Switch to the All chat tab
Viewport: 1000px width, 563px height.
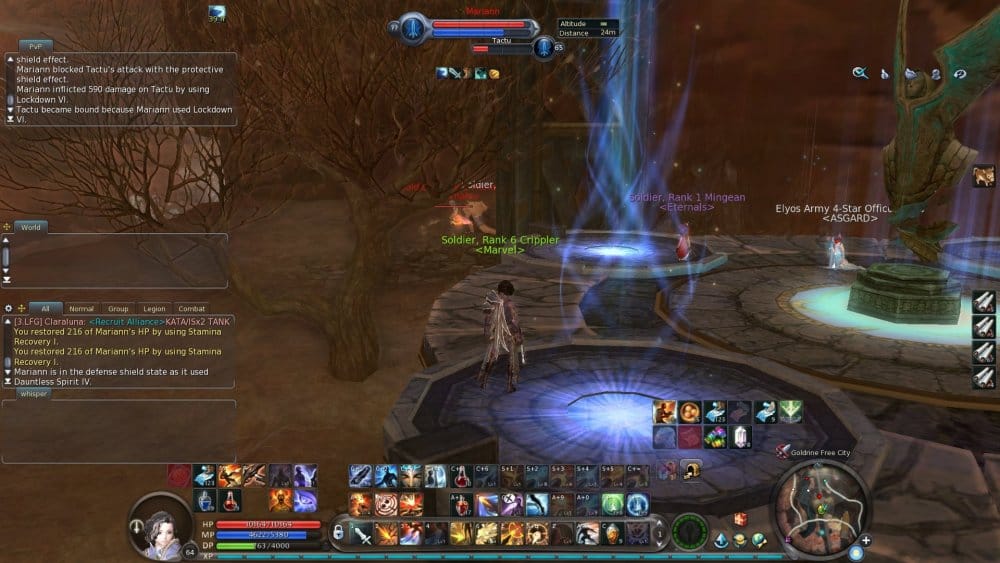pos(45,309)
